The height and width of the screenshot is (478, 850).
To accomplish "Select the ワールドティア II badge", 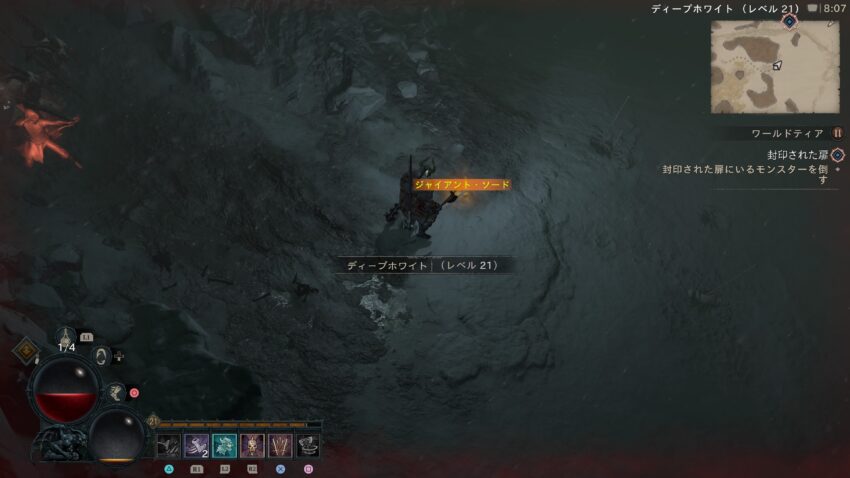I will [x=838, y=133].
